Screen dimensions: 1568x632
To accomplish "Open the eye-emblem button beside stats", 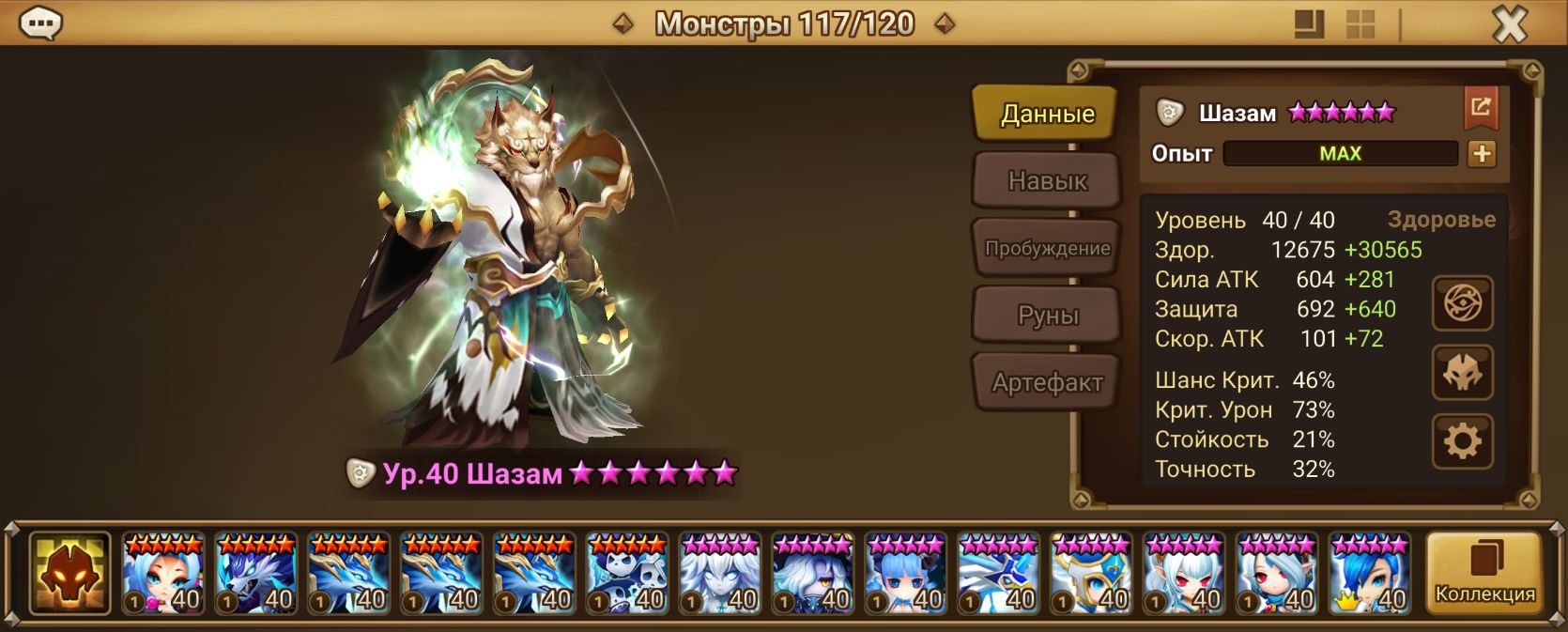I will tap(1462, 303).
